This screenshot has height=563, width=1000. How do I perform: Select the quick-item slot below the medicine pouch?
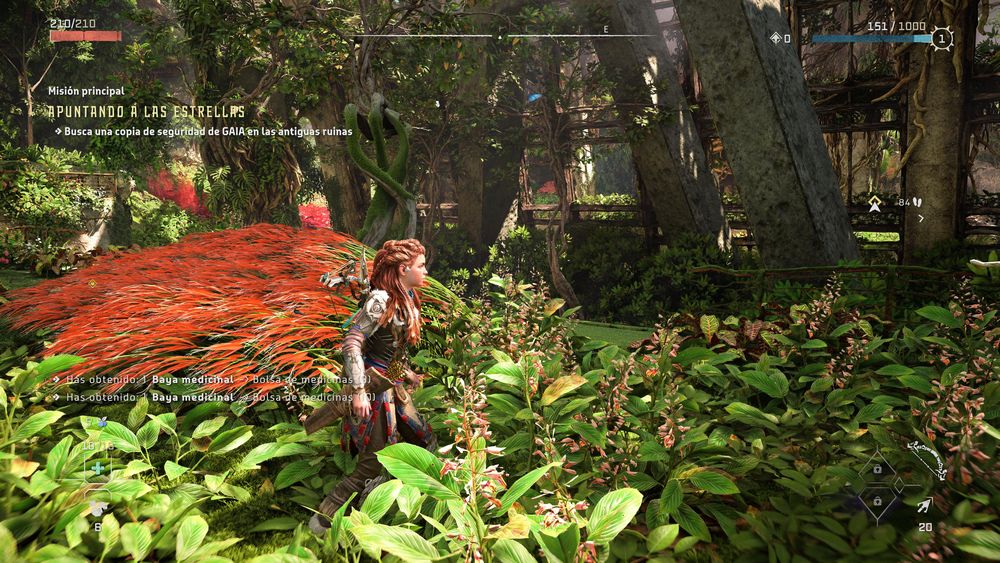click(x=97, y=507)
